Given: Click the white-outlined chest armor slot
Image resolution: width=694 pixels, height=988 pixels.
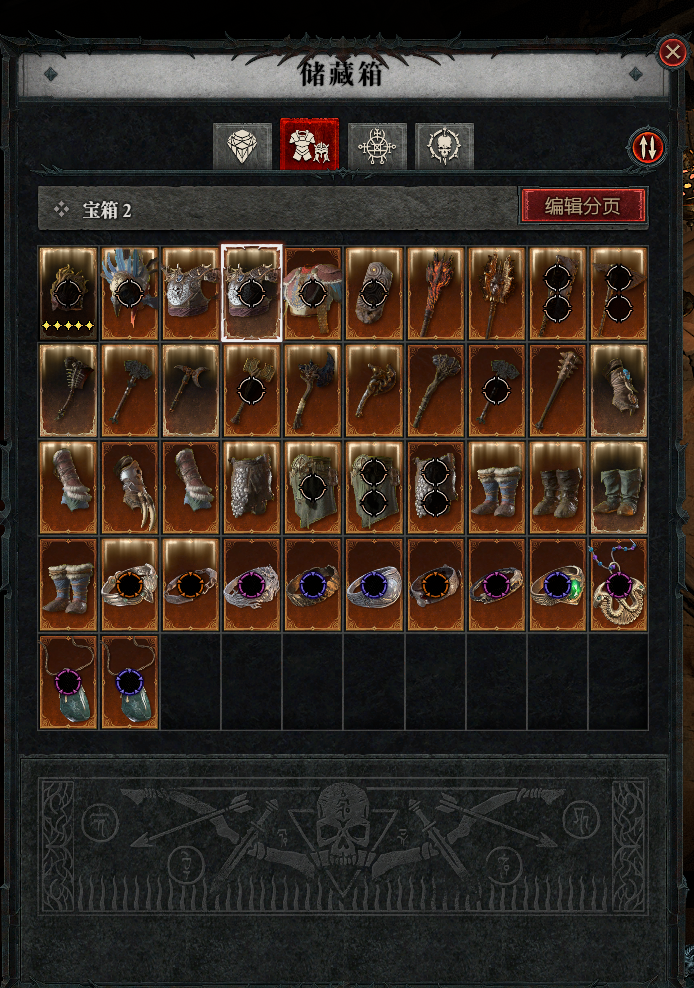Looking at the screenshot, I should (x=252, y=293).
